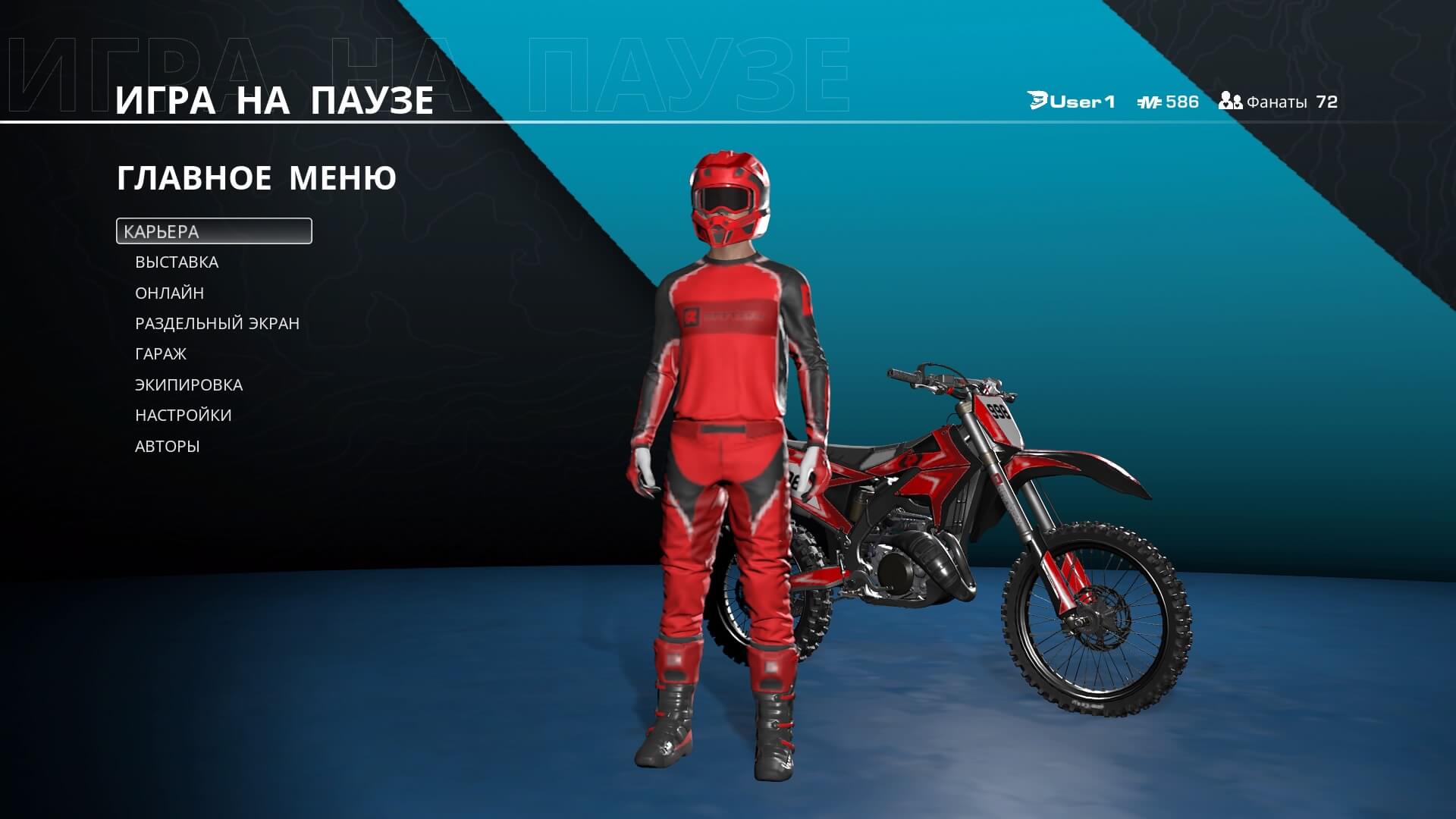Show the Авторы credits
Screen dimensions: 1456x819
168,447
